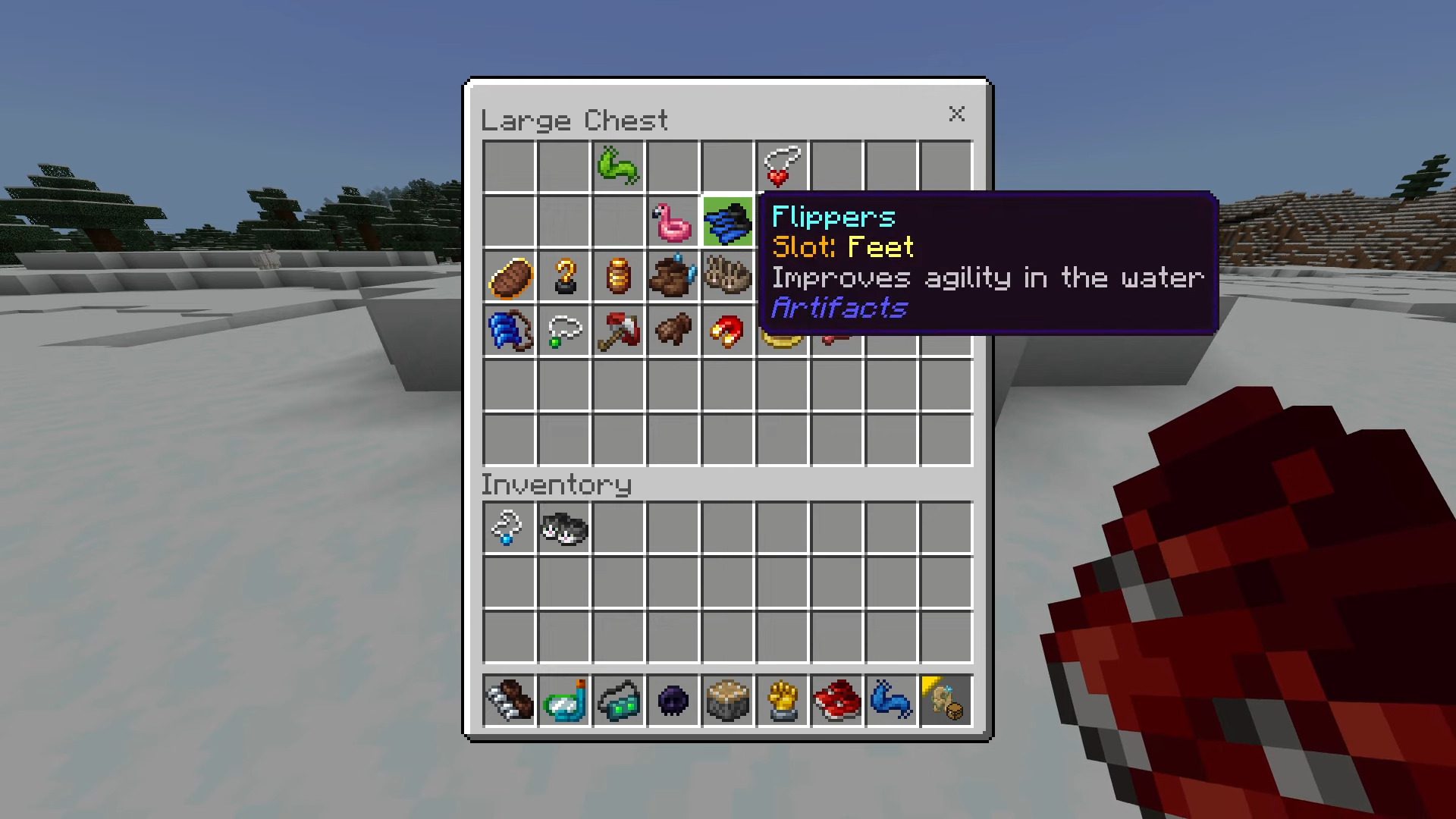Screen dimensions: 1456x819
Task: Take the blue cape from the chest
Action: coord(510,331)
